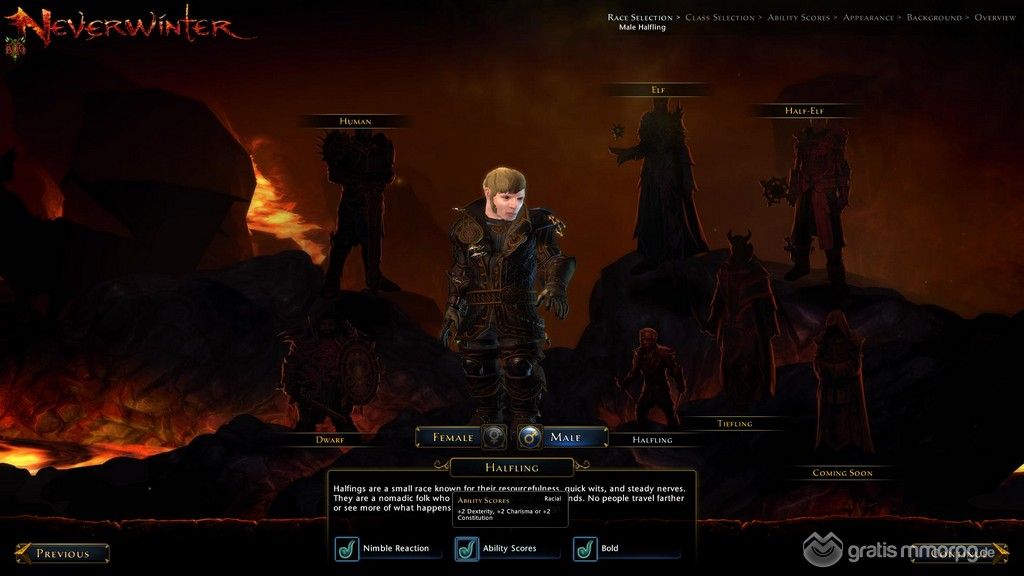Go back with the Previous button
1024x576 pixels.
62,554
